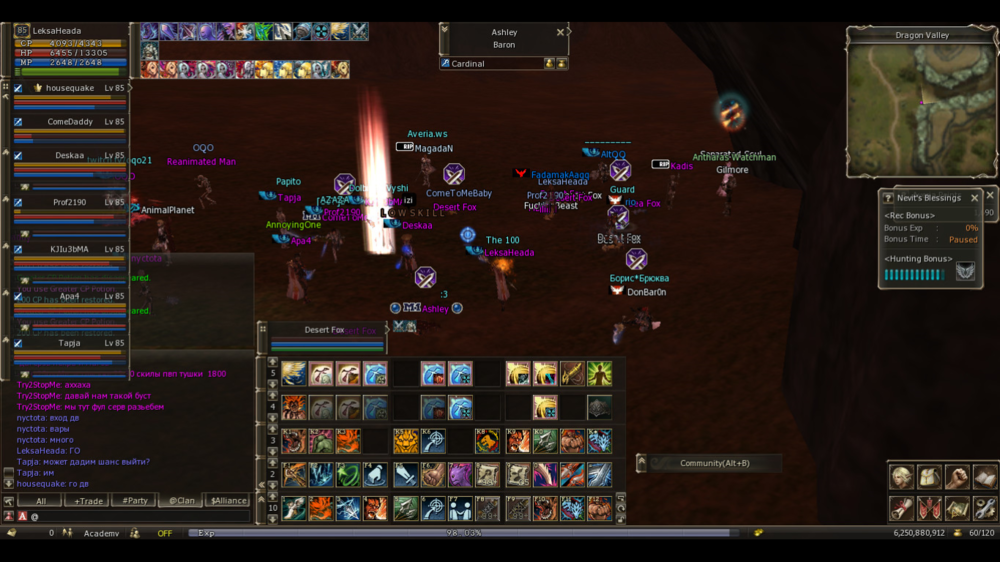The width and height of the screenshot is (1000, 562).
Task: Open the actions fist icon
Action: click(x=957, y=477)
